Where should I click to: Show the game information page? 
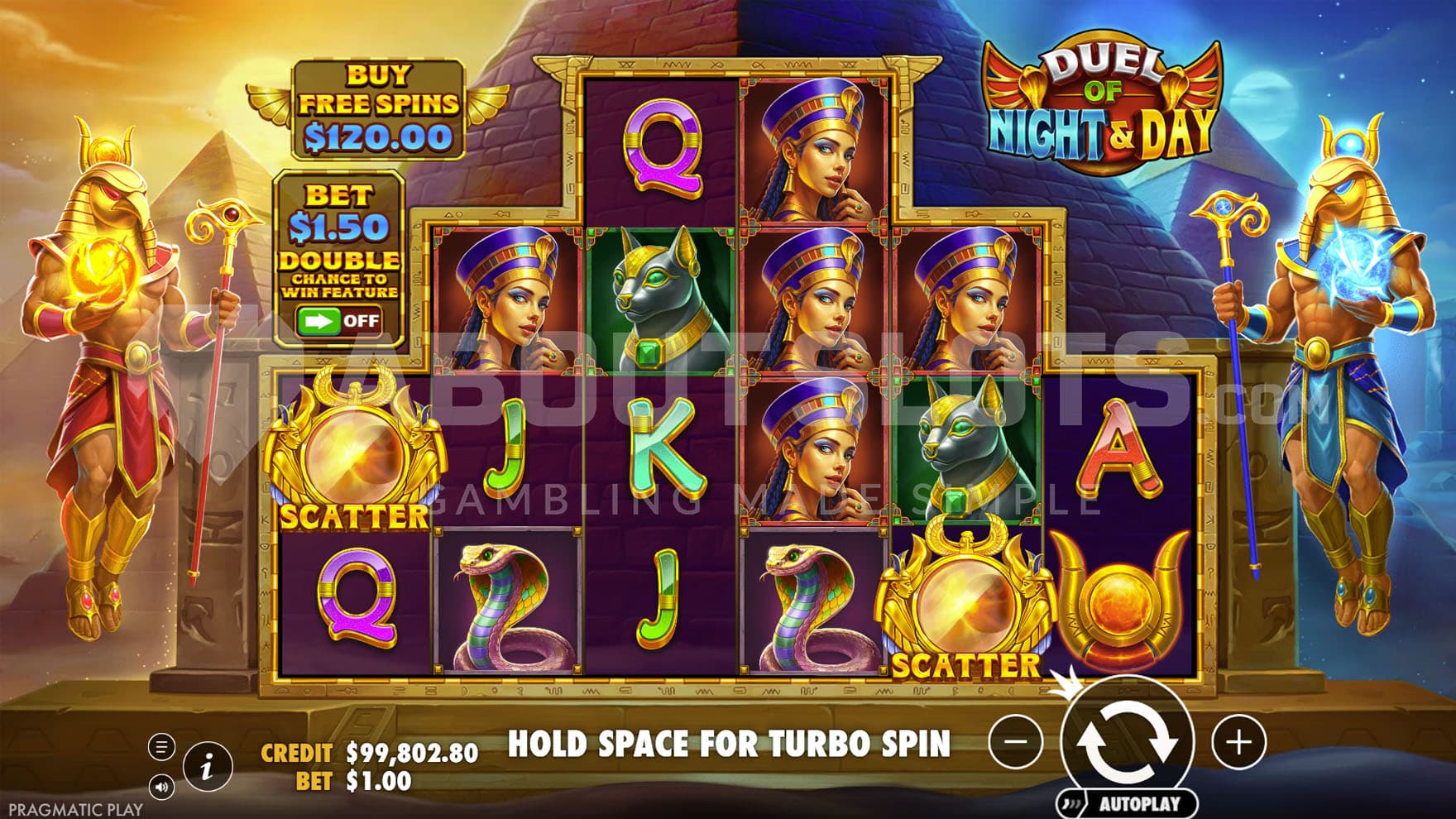point(206,767)
